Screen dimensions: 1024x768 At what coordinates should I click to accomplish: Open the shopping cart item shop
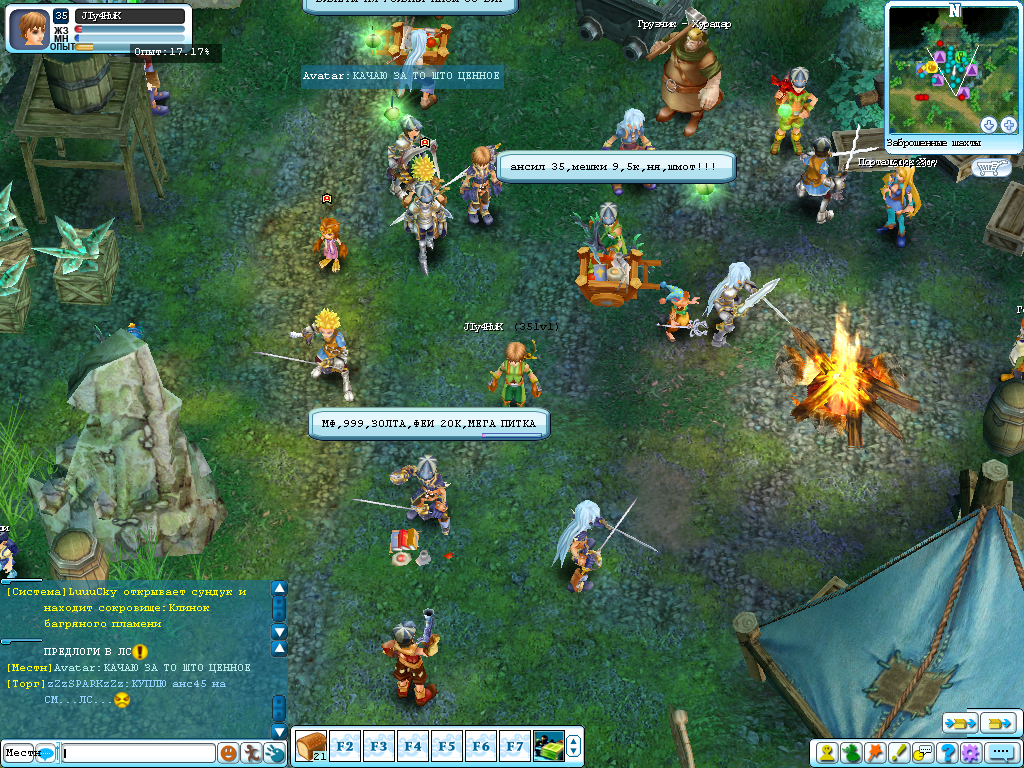(990, 167)
